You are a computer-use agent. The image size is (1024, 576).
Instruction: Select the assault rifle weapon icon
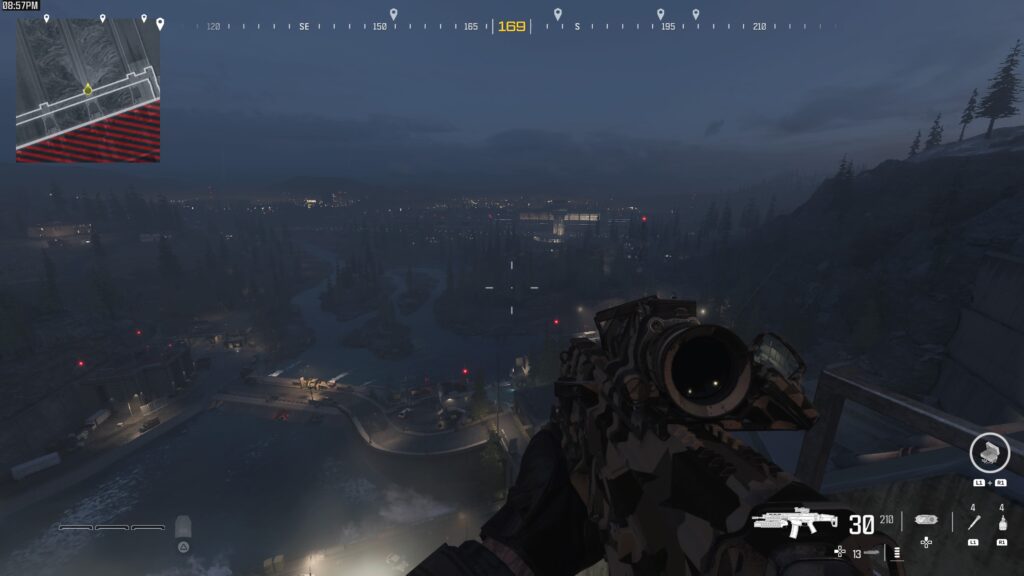click(x=794, y=523)
